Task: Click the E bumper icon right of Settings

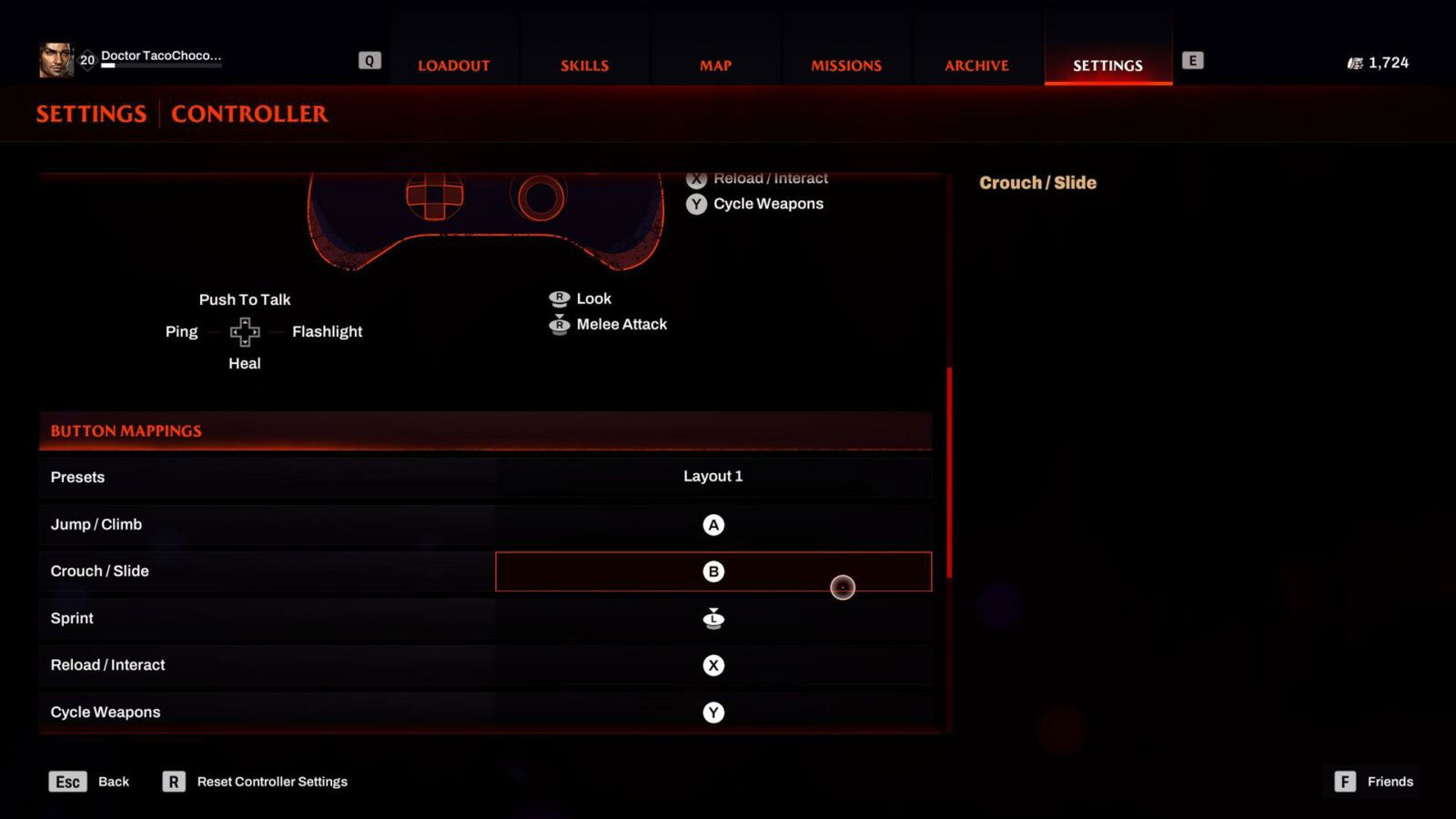Action: pos(1192,61)
